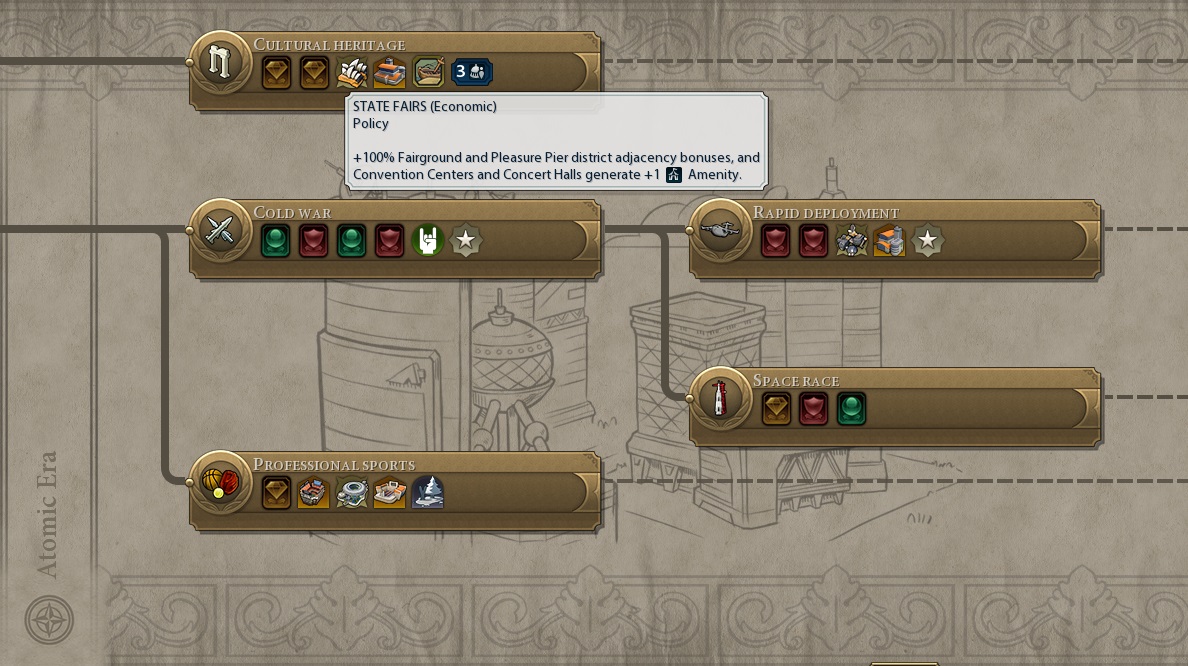Click the Sydney Opera House wonder icon
The height and width of the screenshot is (666, 1188).
[351, 72]
